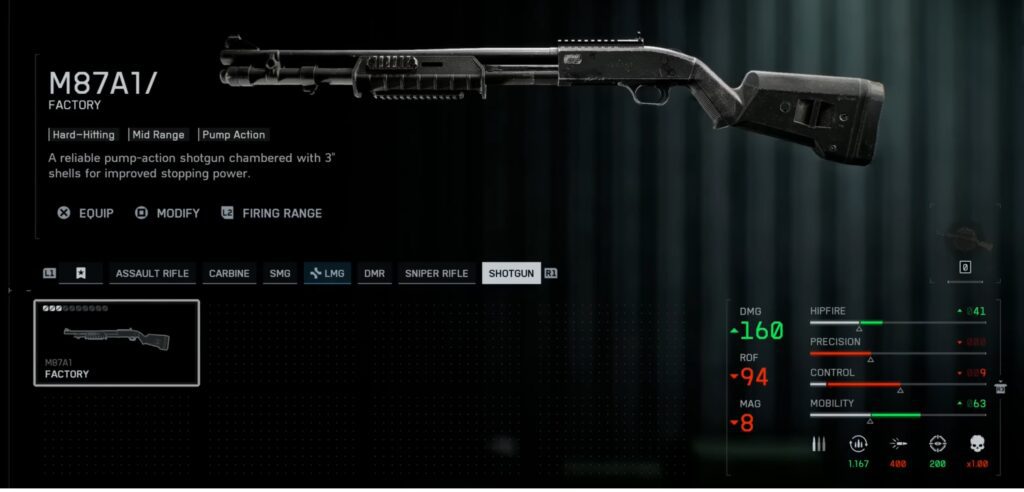Switch to the DMR tab

374,273
